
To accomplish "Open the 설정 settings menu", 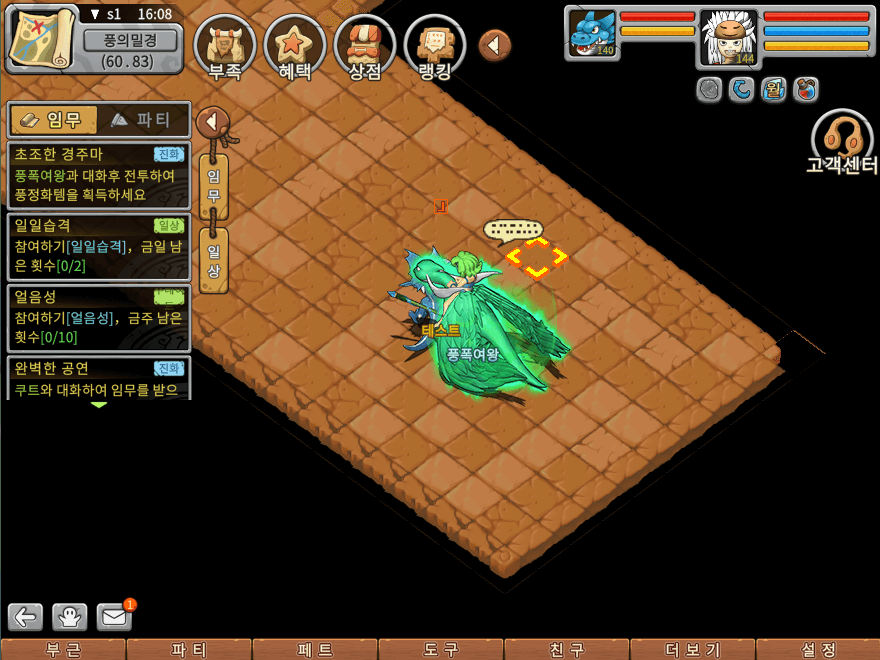I will tap(819, 650).
